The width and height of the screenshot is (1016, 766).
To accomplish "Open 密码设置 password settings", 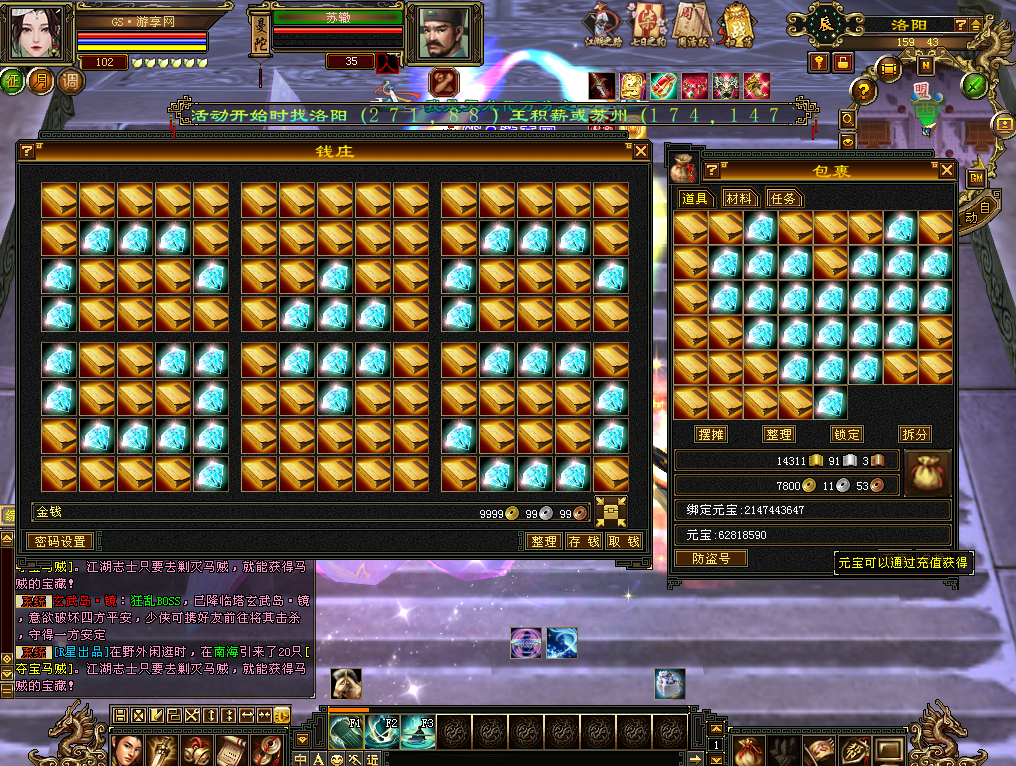I will 59,541.
